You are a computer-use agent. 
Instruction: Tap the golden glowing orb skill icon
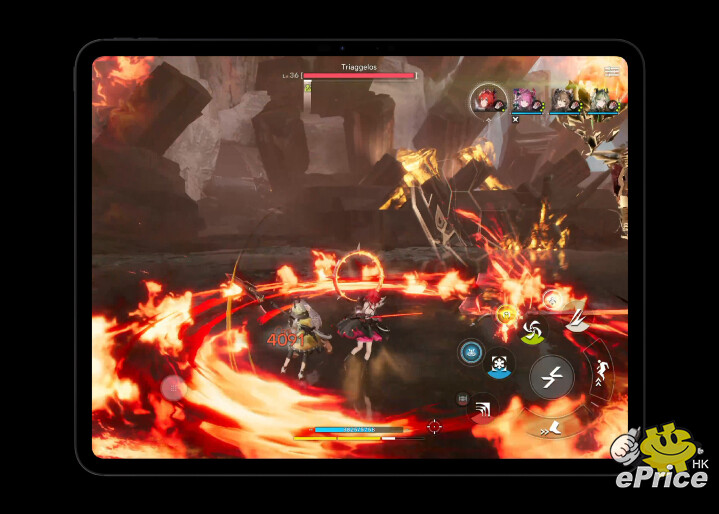(506, 313)
